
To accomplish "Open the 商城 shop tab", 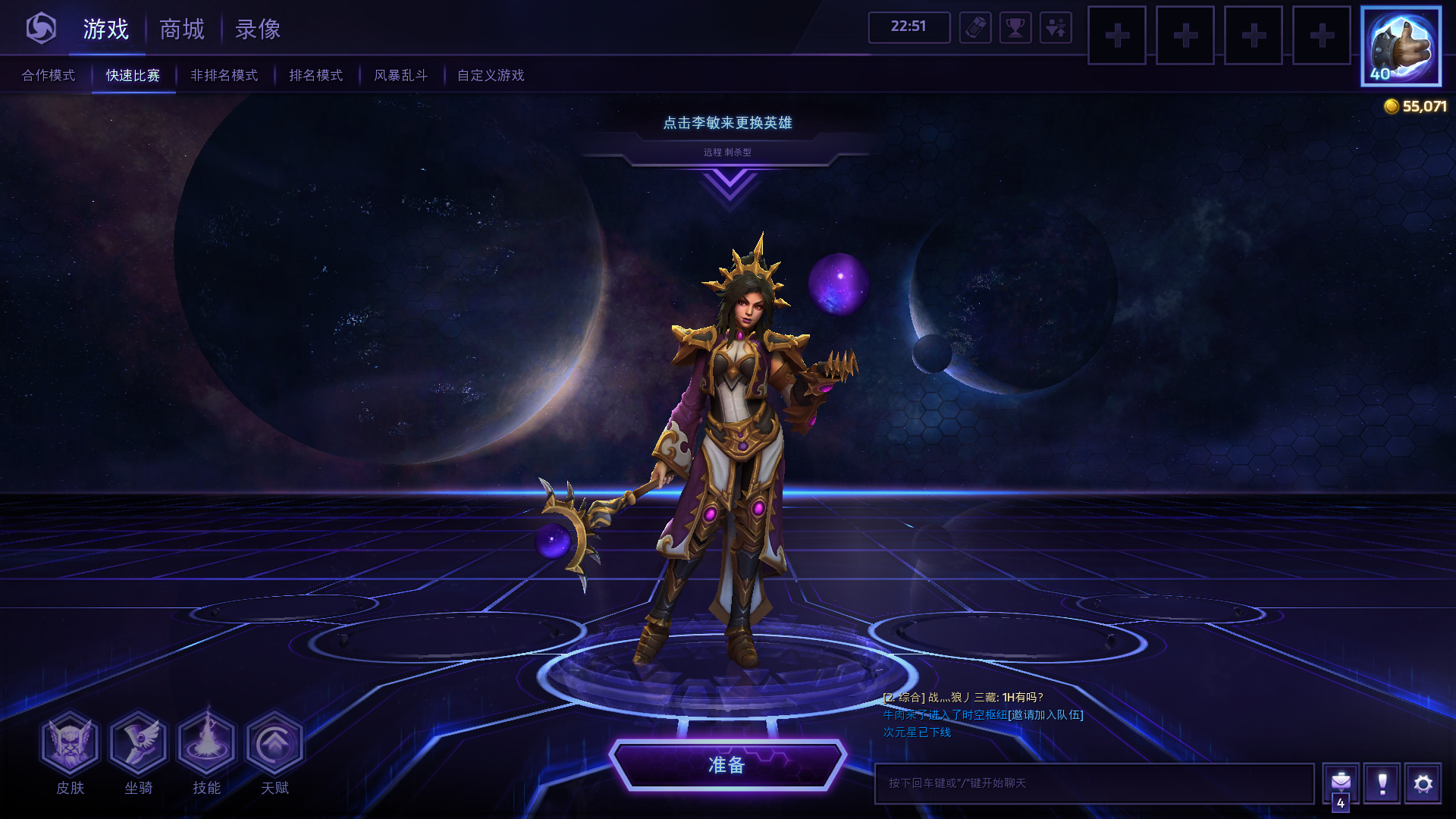I will pyautogui.click(x=182, y=30).
